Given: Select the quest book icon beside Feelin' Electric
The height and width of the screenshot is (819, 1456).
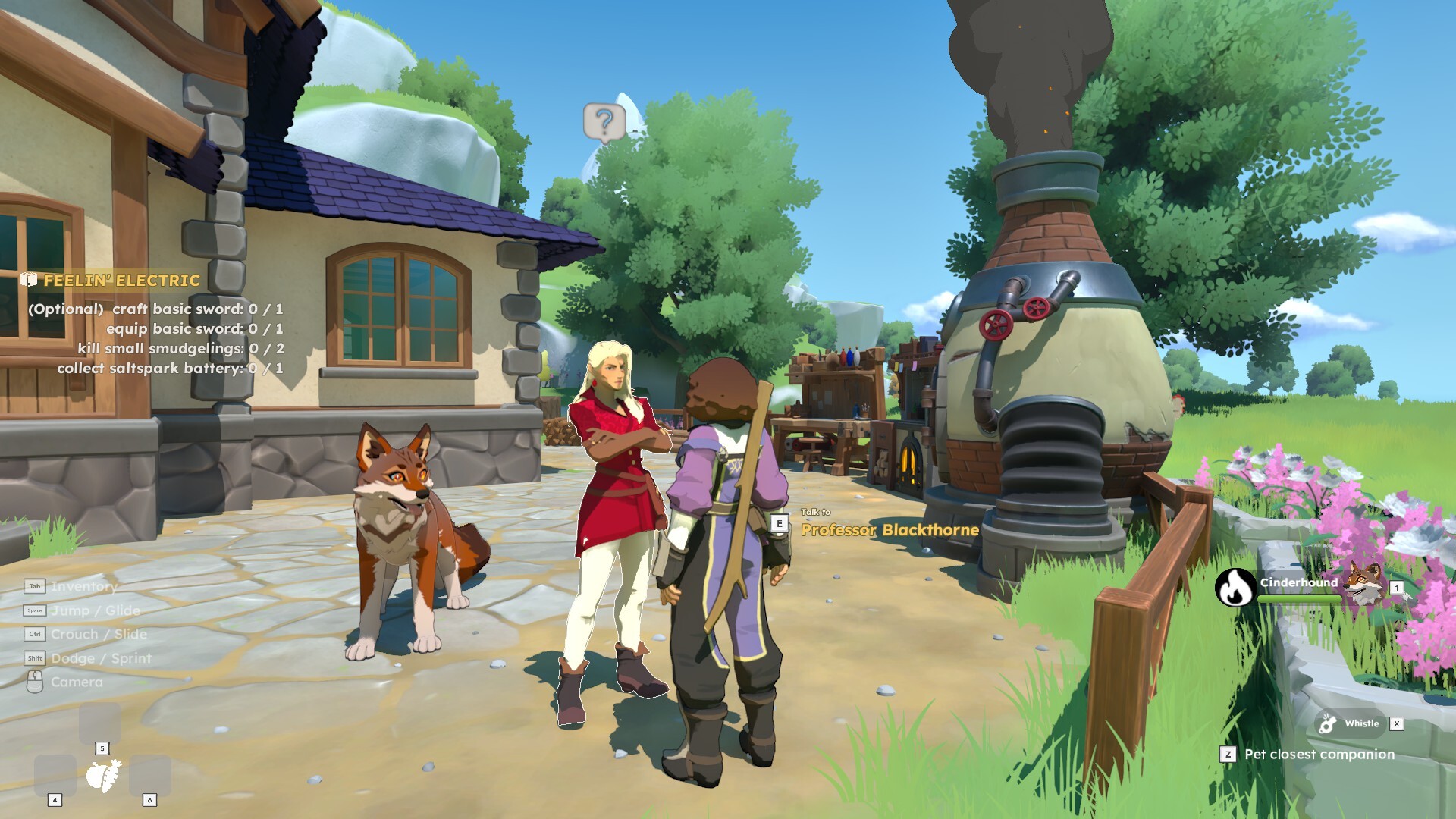Looking at the screenshot, I should coord(30,279).
